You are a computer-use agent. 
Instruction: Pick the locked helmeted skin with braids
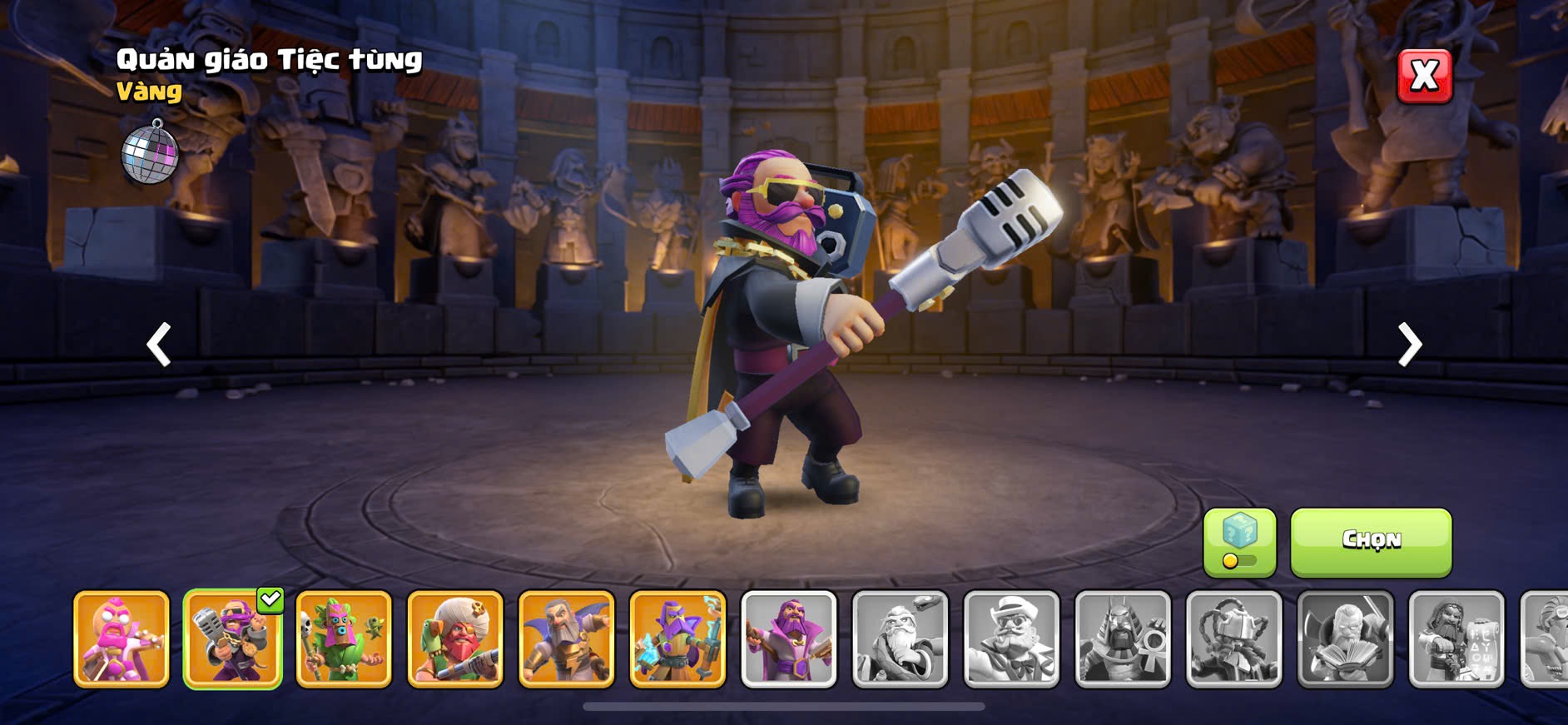pos(1234,639)
